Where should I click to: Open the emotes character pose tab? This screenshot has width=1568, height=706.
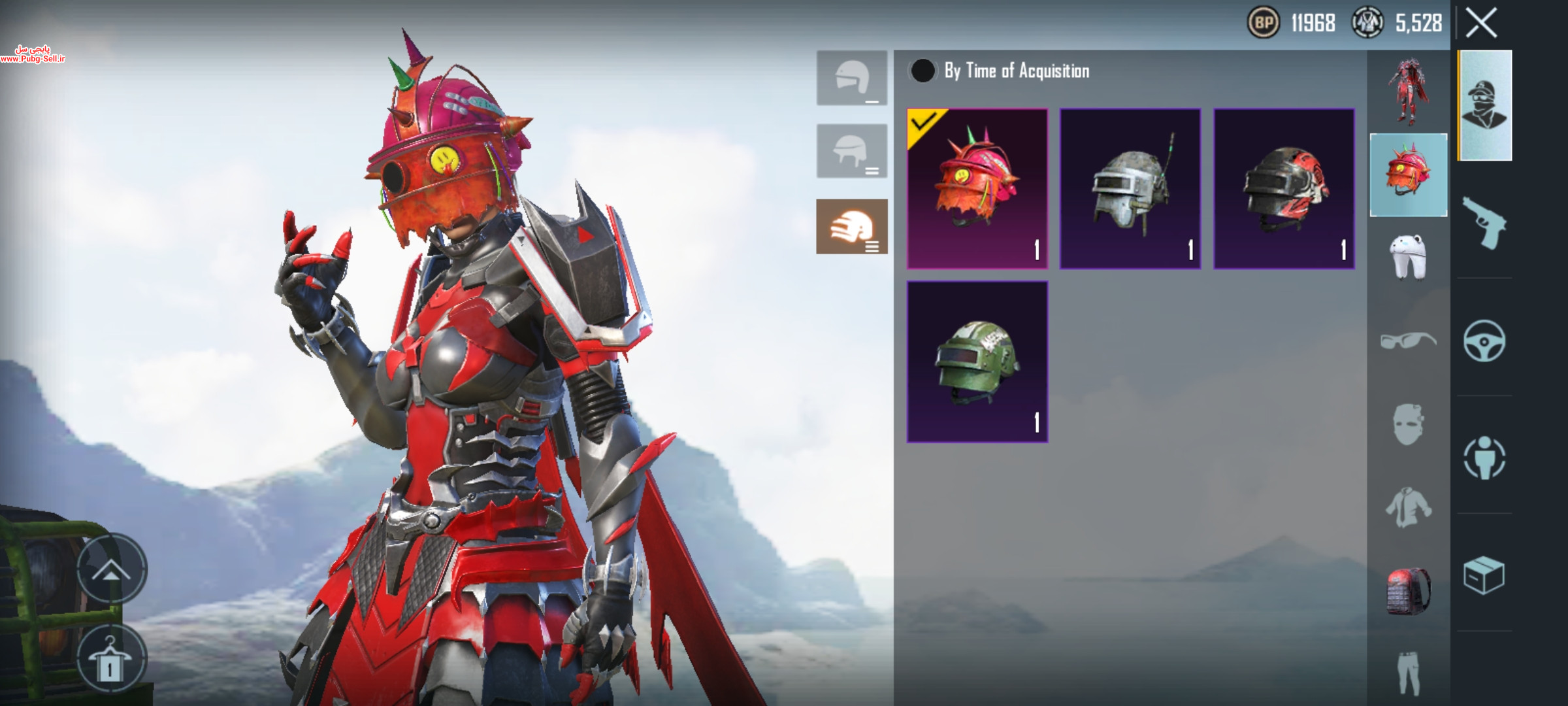(1484, 458)
